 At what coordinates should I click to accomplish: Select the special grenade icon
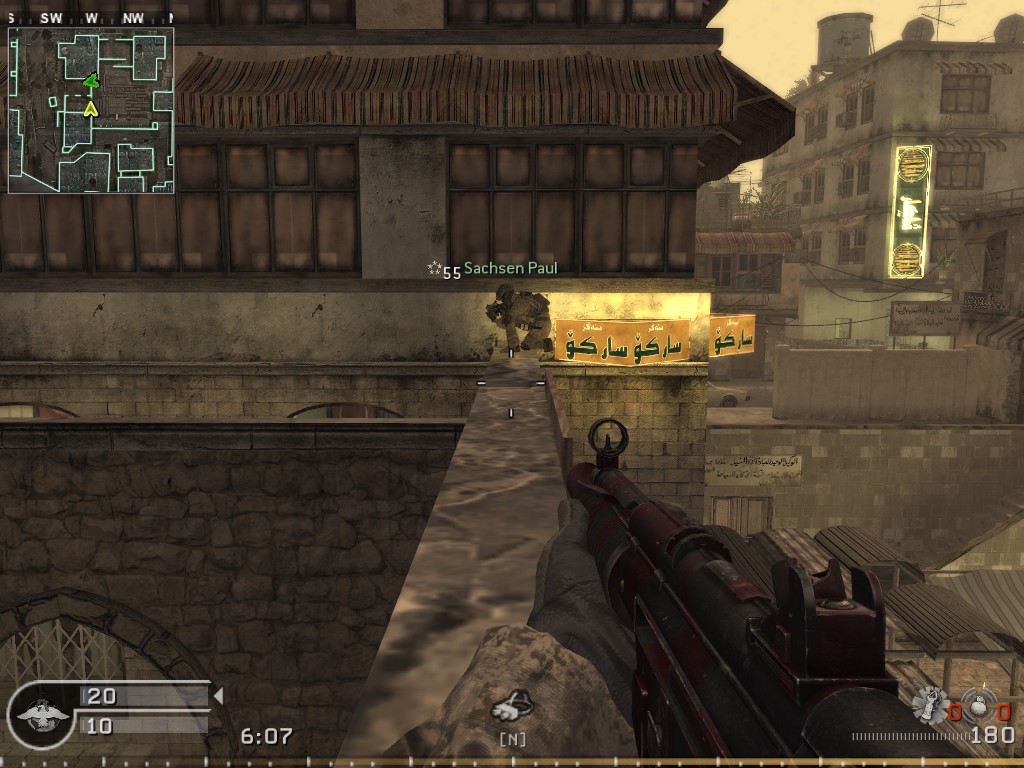(x=929, y=704)
